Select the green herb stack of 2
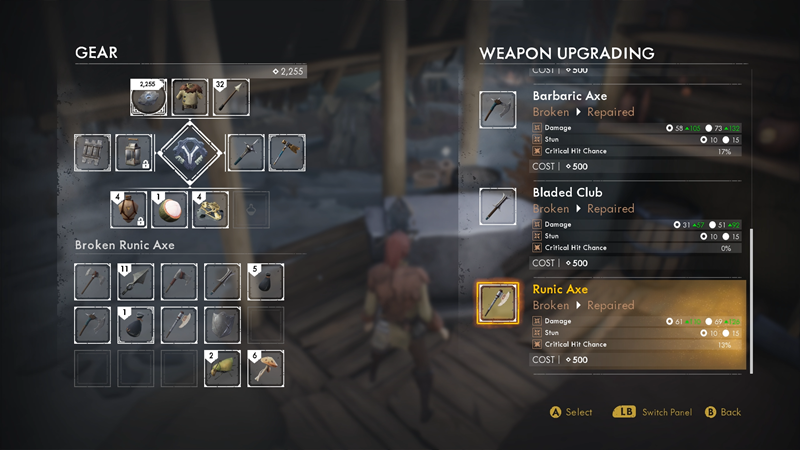The height and width of the screenshot is (450, 800). [222, 368]
